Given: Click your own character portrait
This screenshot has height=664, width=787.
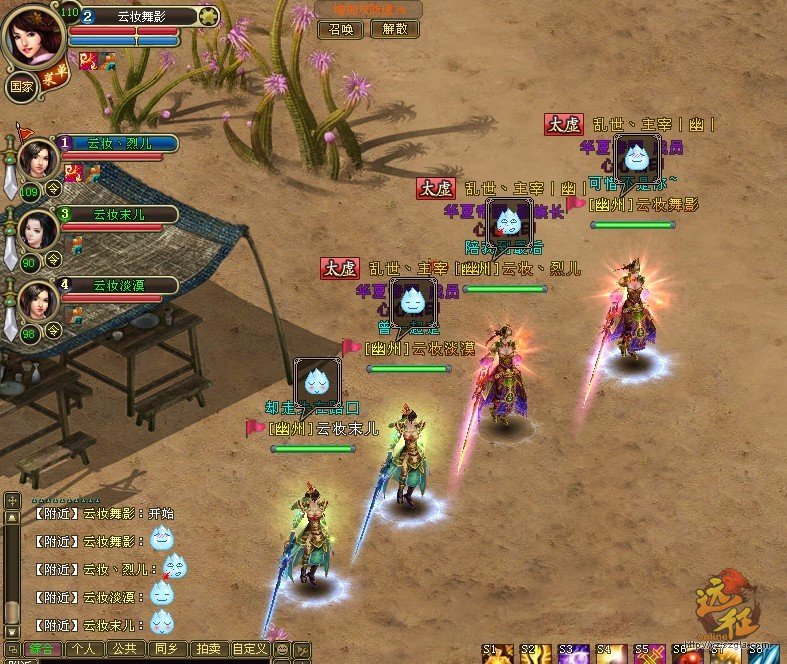Looking at the screenshot, I should [x=35, y=36].
